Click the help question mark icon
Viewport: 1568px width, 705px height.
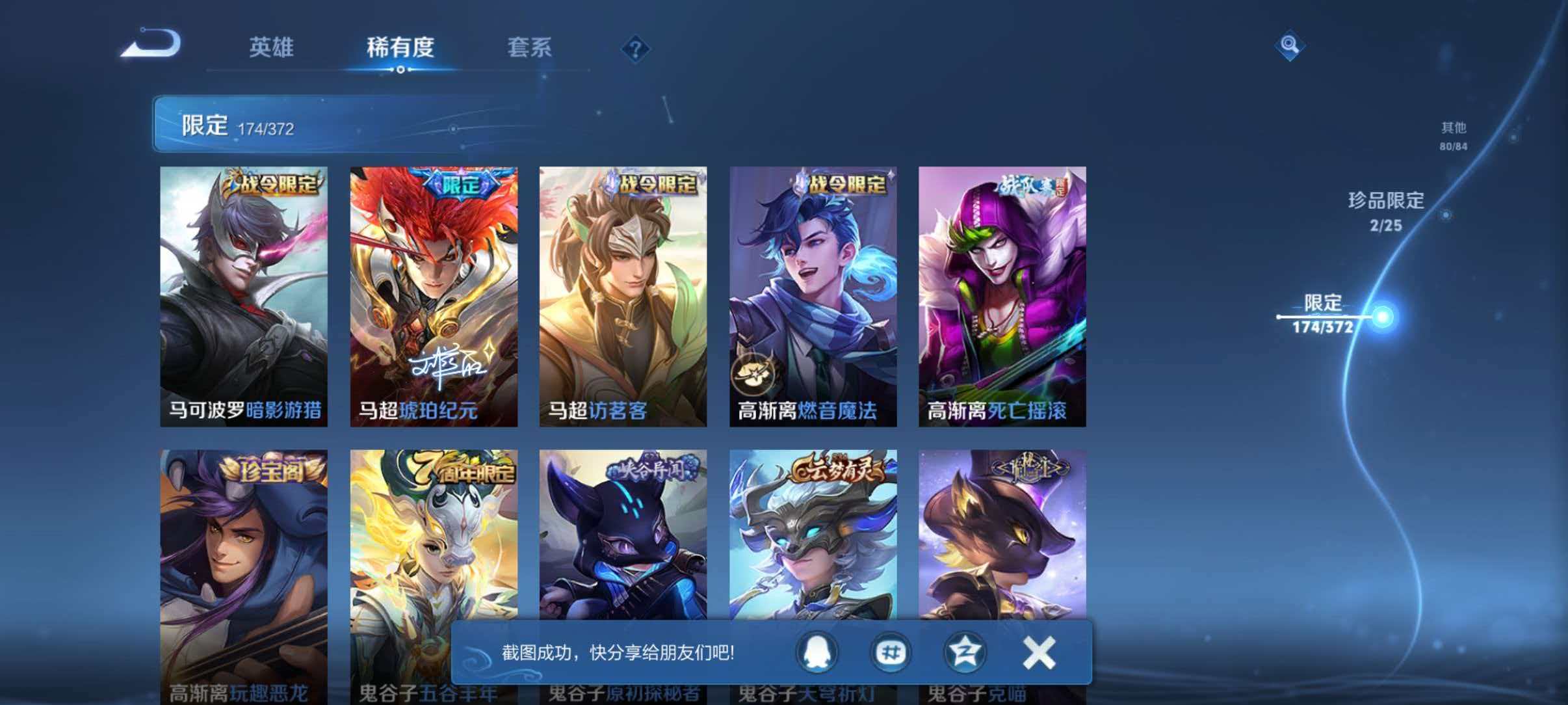(x=636, y=49)
